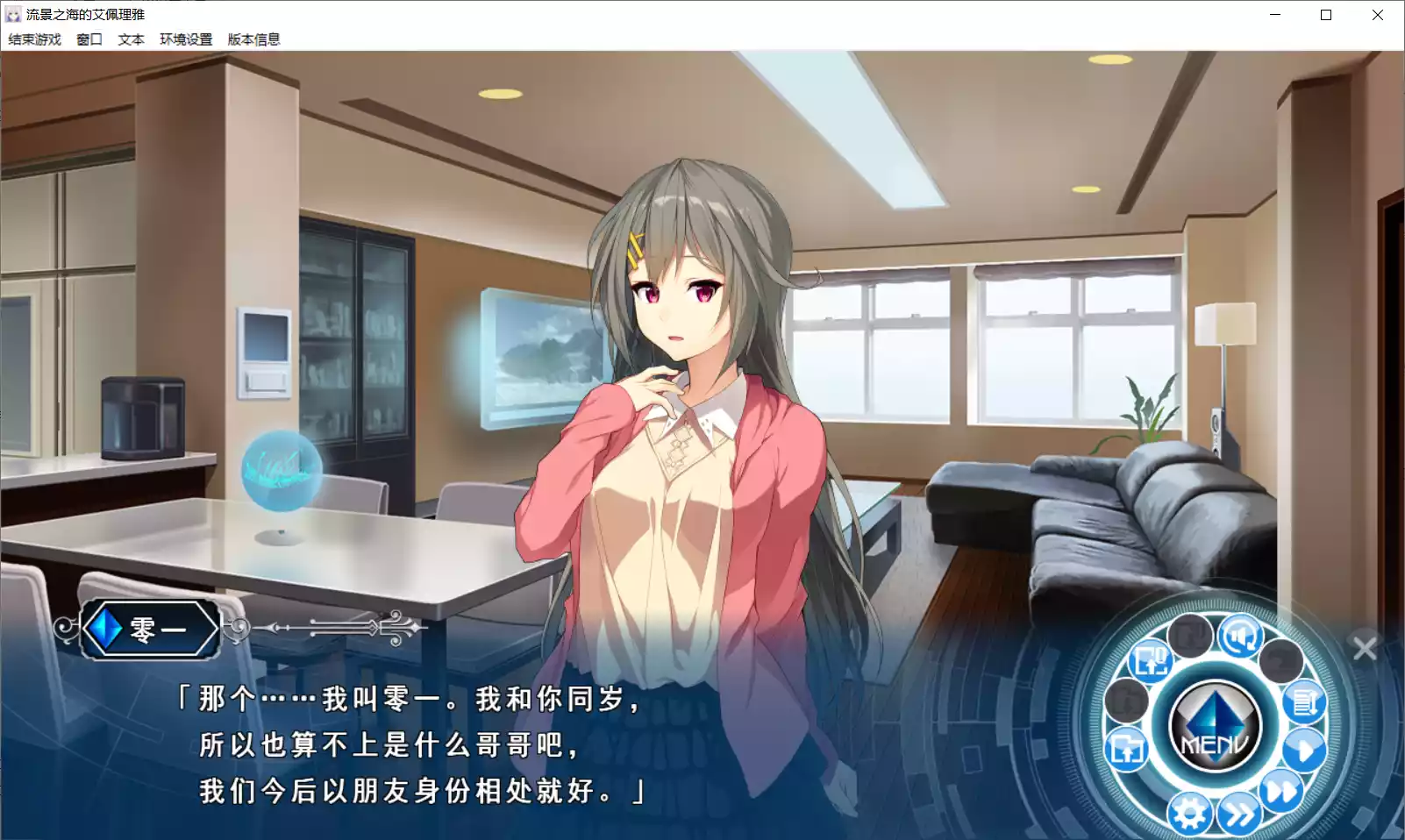Open the 环境设置 menu
This screenshot has height=840, width=1405.
[184, 39]
